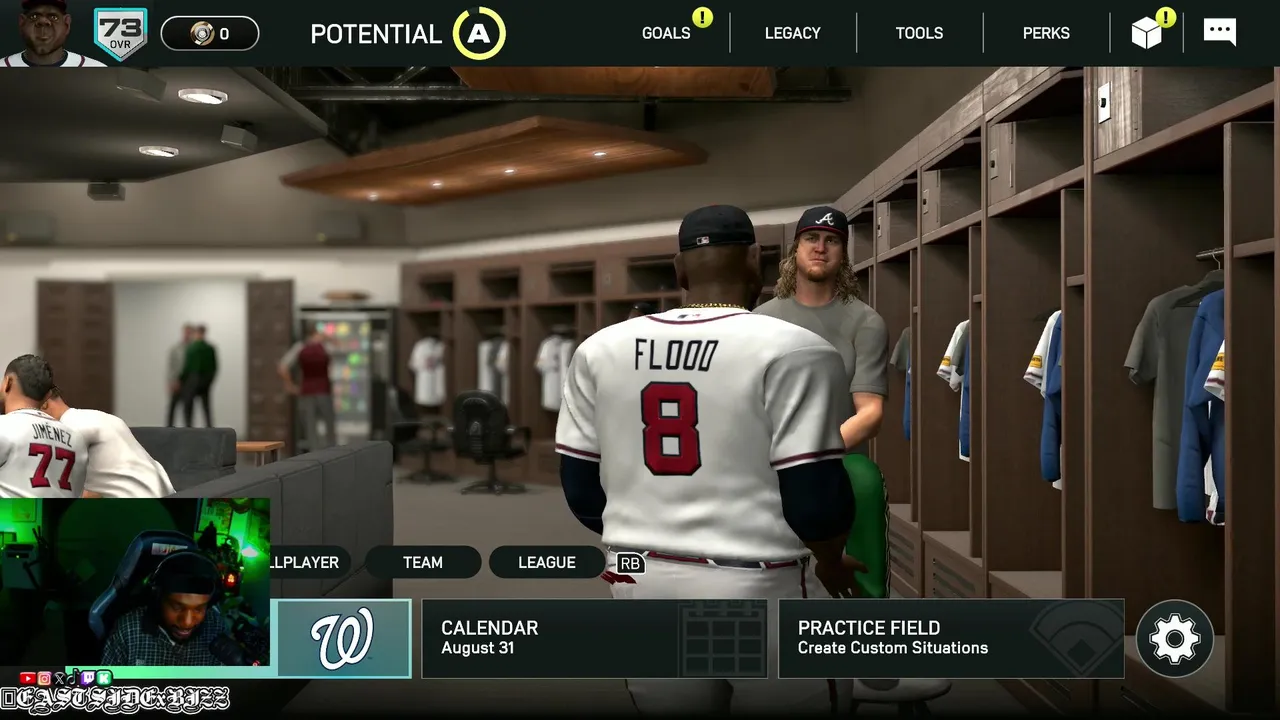Open the Legacy menu
This screenshot has width=1280, height=720.
coord(792,33)
